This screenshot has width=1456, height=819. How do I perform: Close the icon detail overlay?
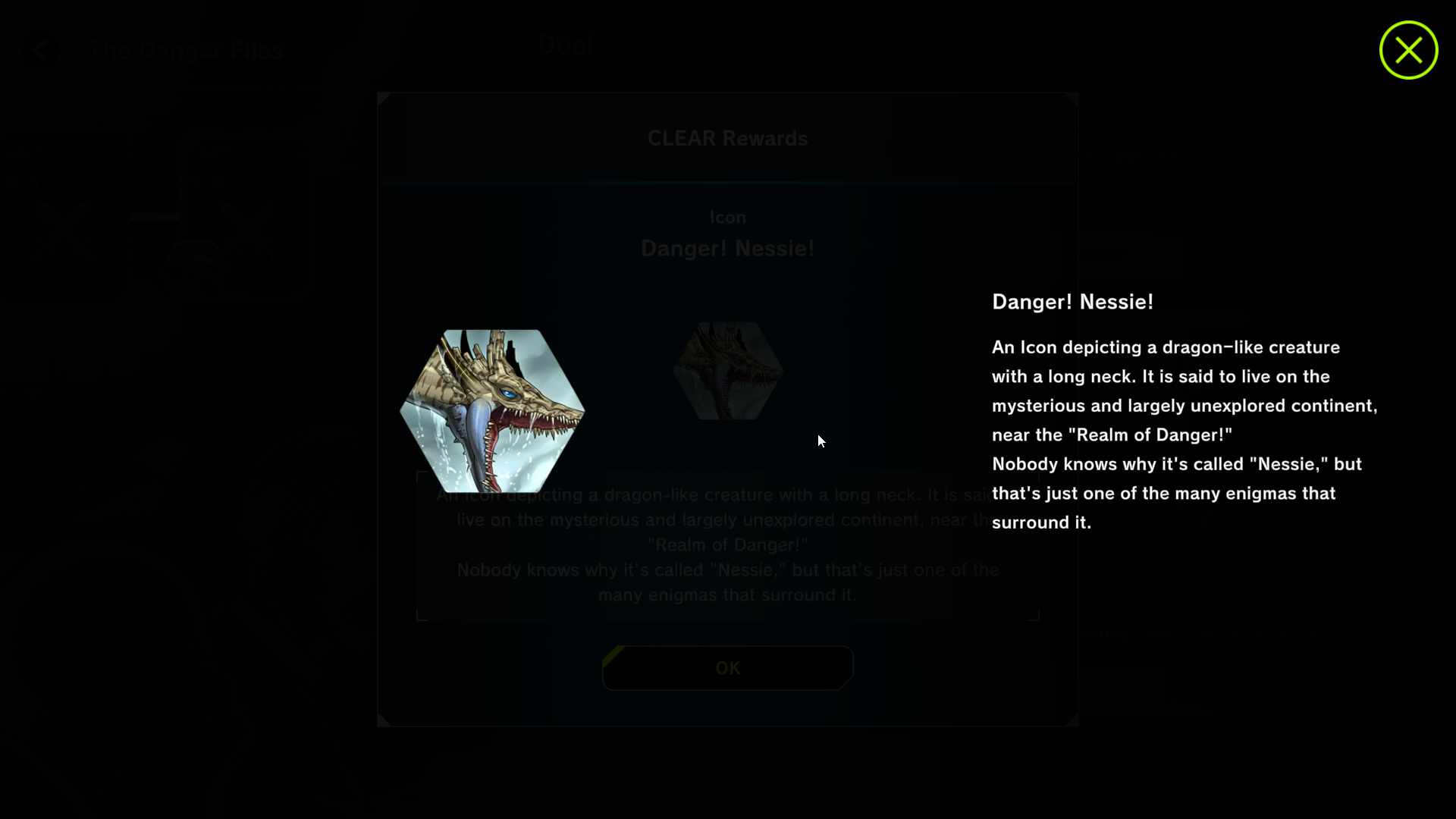click(1408, 50)
